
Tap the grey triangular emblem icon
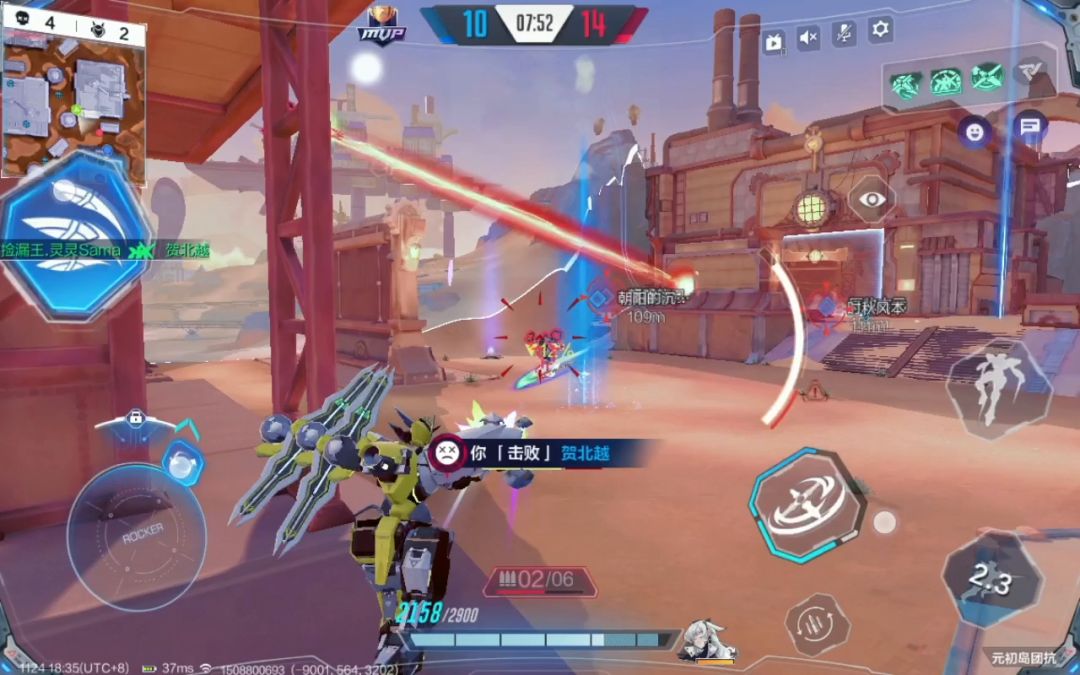click(x=1028, y=72)
